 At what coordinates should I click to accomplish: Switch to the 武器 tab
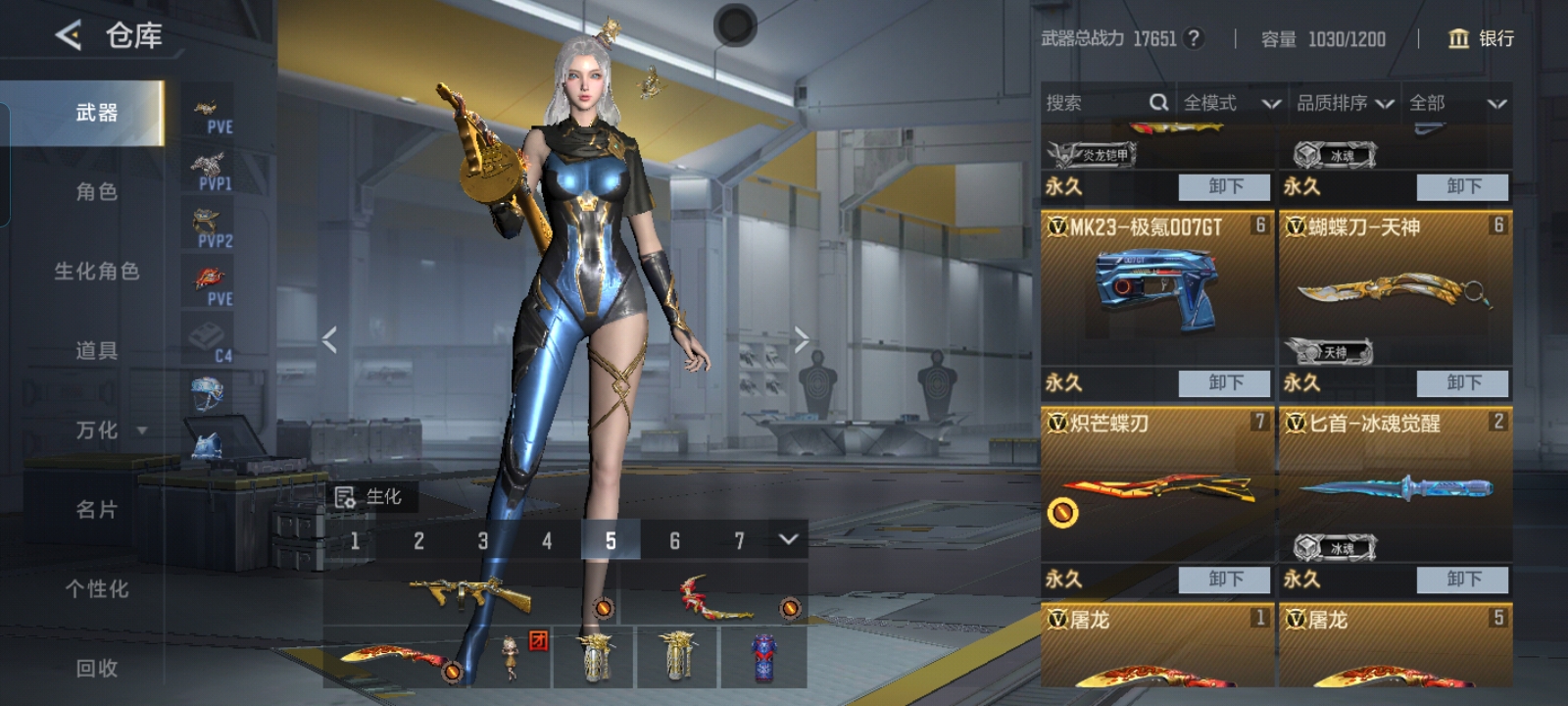tap(96, 113)
